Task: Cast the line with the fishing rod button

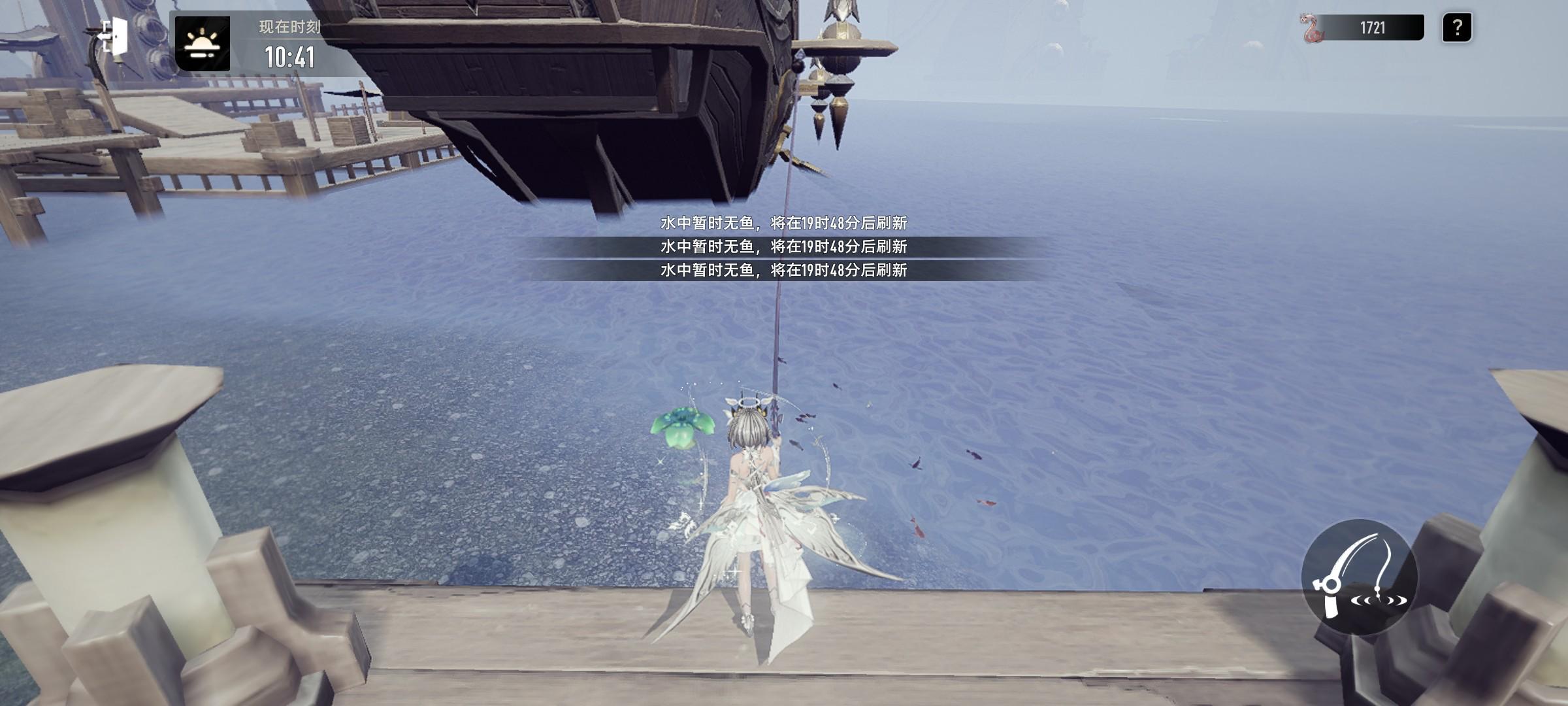Action: click(x=1359, y=577)
